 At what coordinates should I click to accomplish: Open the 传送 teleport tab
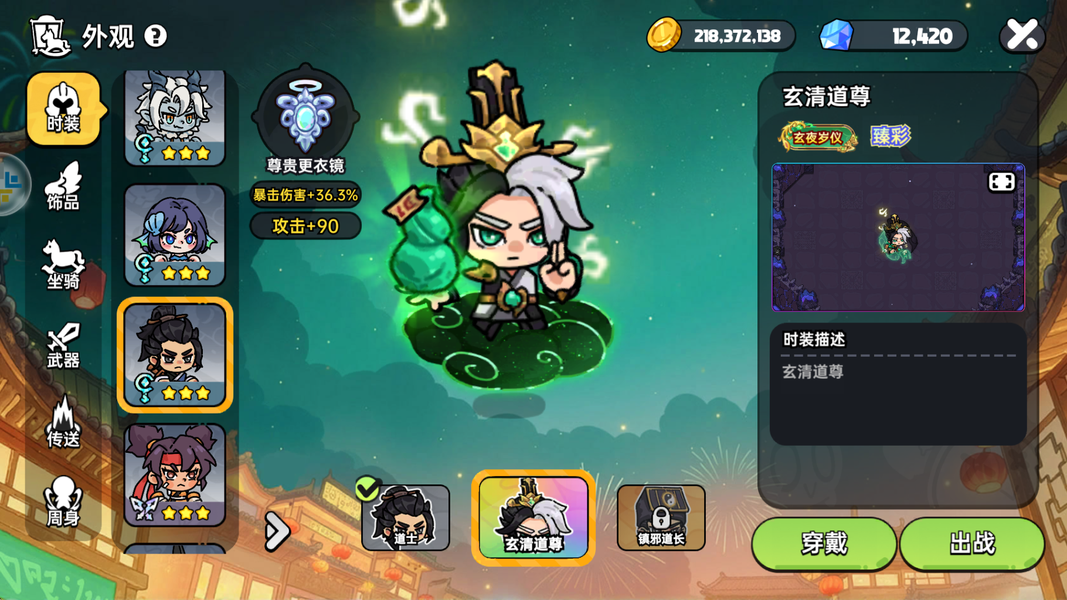(x=63, y=423)
